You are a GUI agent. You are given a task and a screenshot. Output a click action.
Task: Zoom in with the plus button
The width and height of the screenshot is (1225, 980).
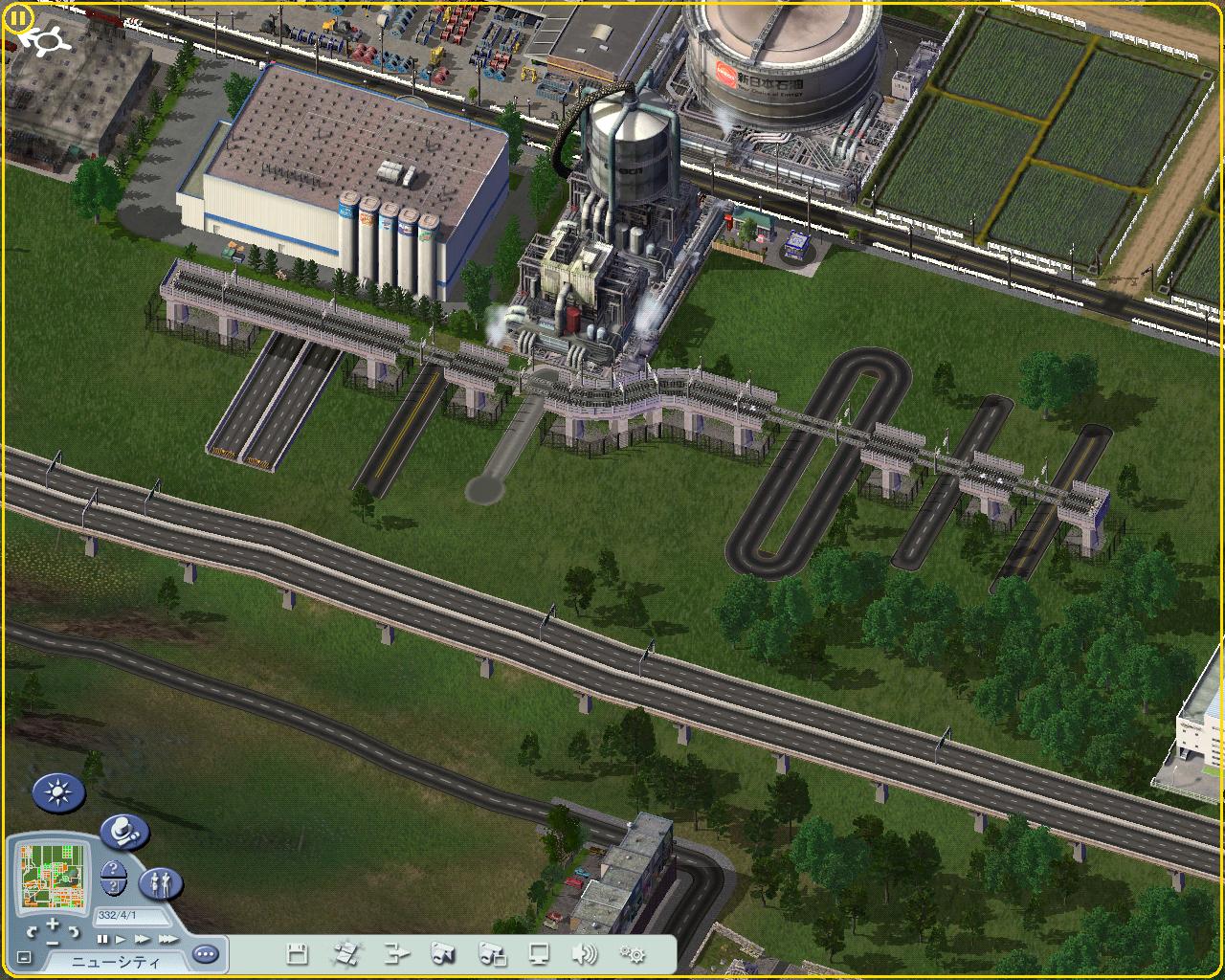pyautogui.click(x=53, y=924)
